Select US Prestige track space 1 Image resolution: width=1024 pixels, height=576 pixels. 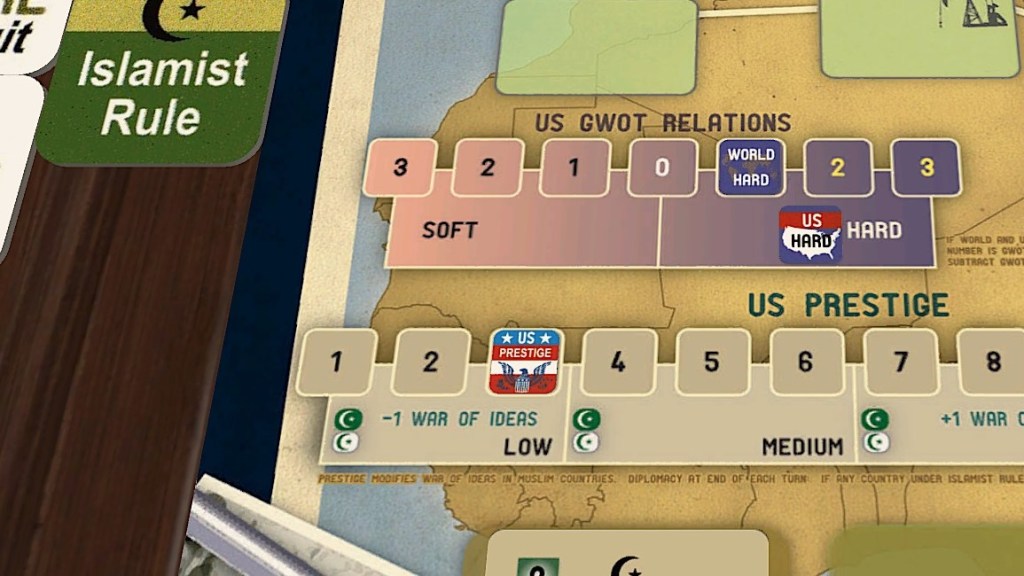(x=336, y=362)
